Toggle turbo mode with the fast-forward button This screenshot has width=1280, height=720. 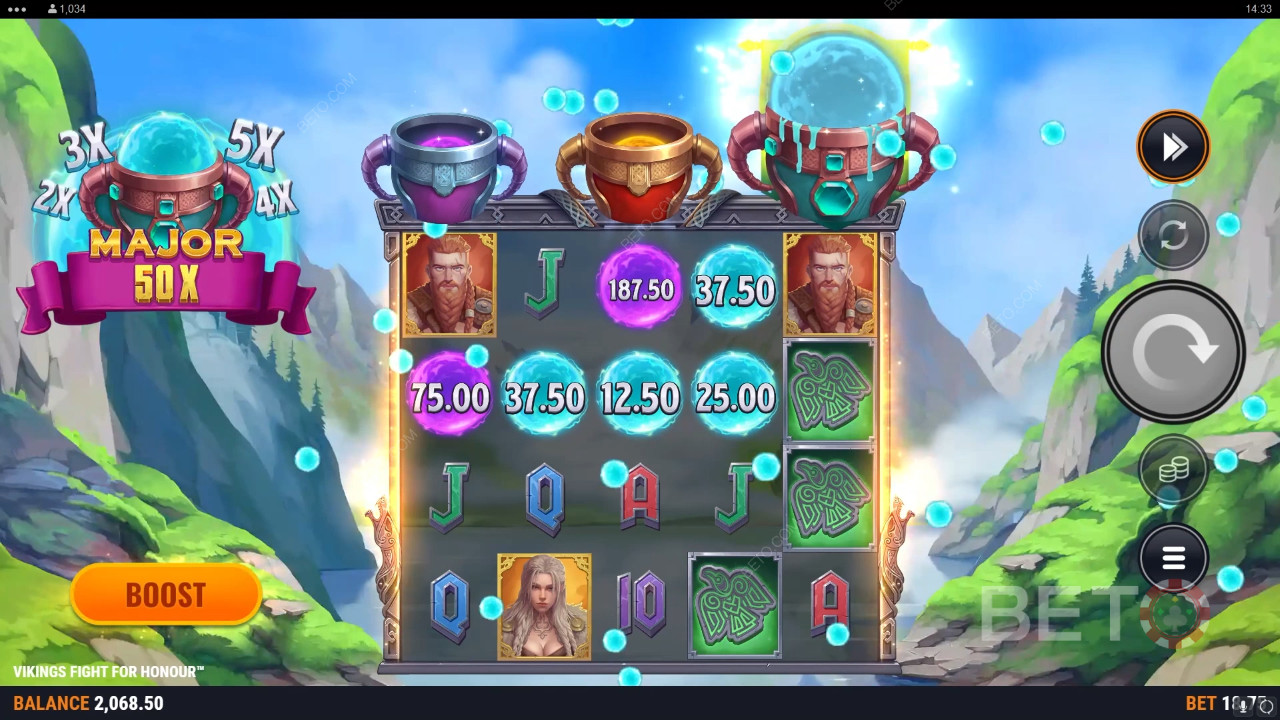pyautogui.click(x=1173, y=147)
